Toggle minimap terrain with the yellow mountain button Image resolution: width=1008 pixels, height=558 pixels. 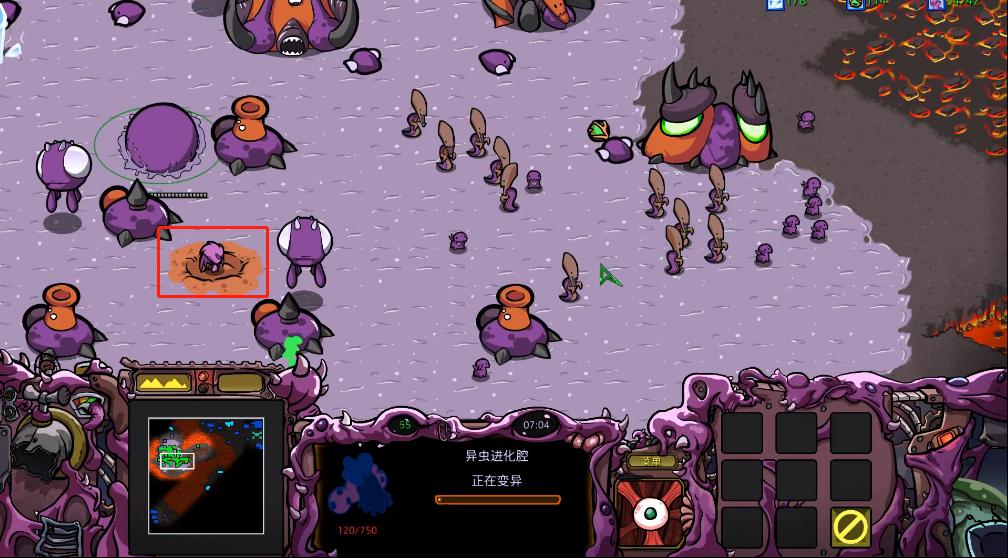(162, 382)
